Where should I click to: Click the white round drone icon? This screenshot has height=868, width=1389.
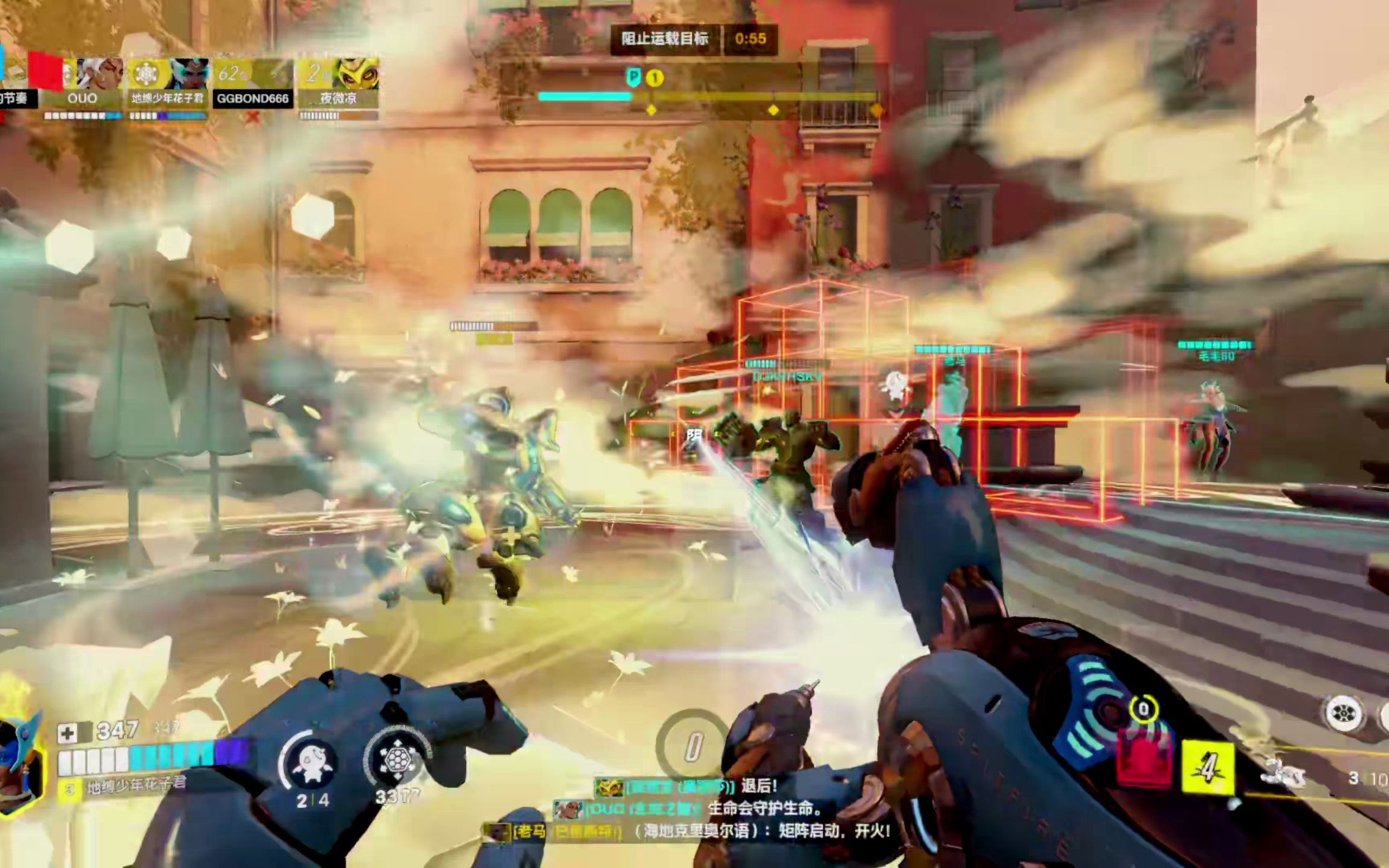click(1343, 713)
